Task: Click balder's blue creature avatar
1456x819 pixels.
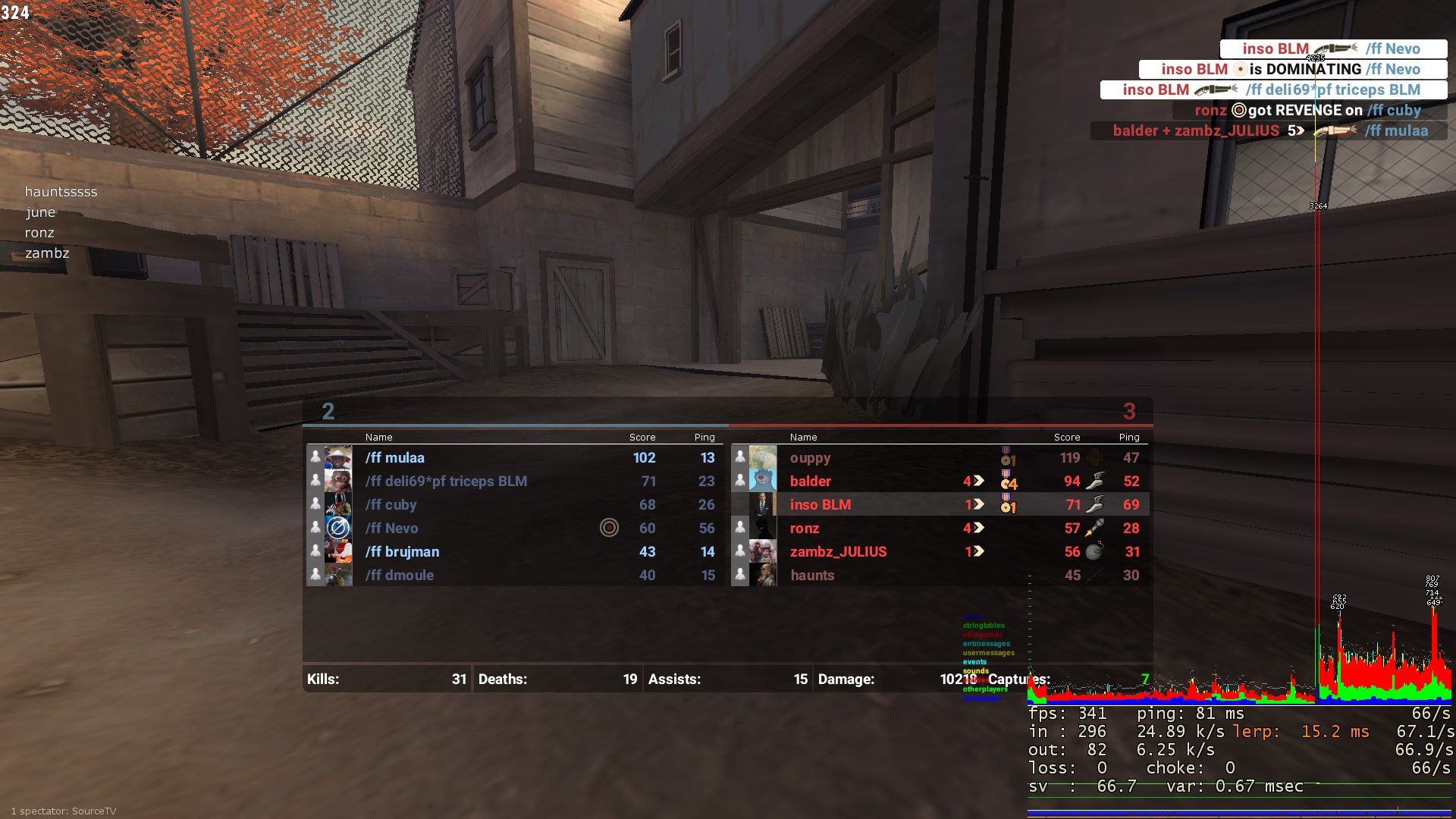Action: click(763, 481)
